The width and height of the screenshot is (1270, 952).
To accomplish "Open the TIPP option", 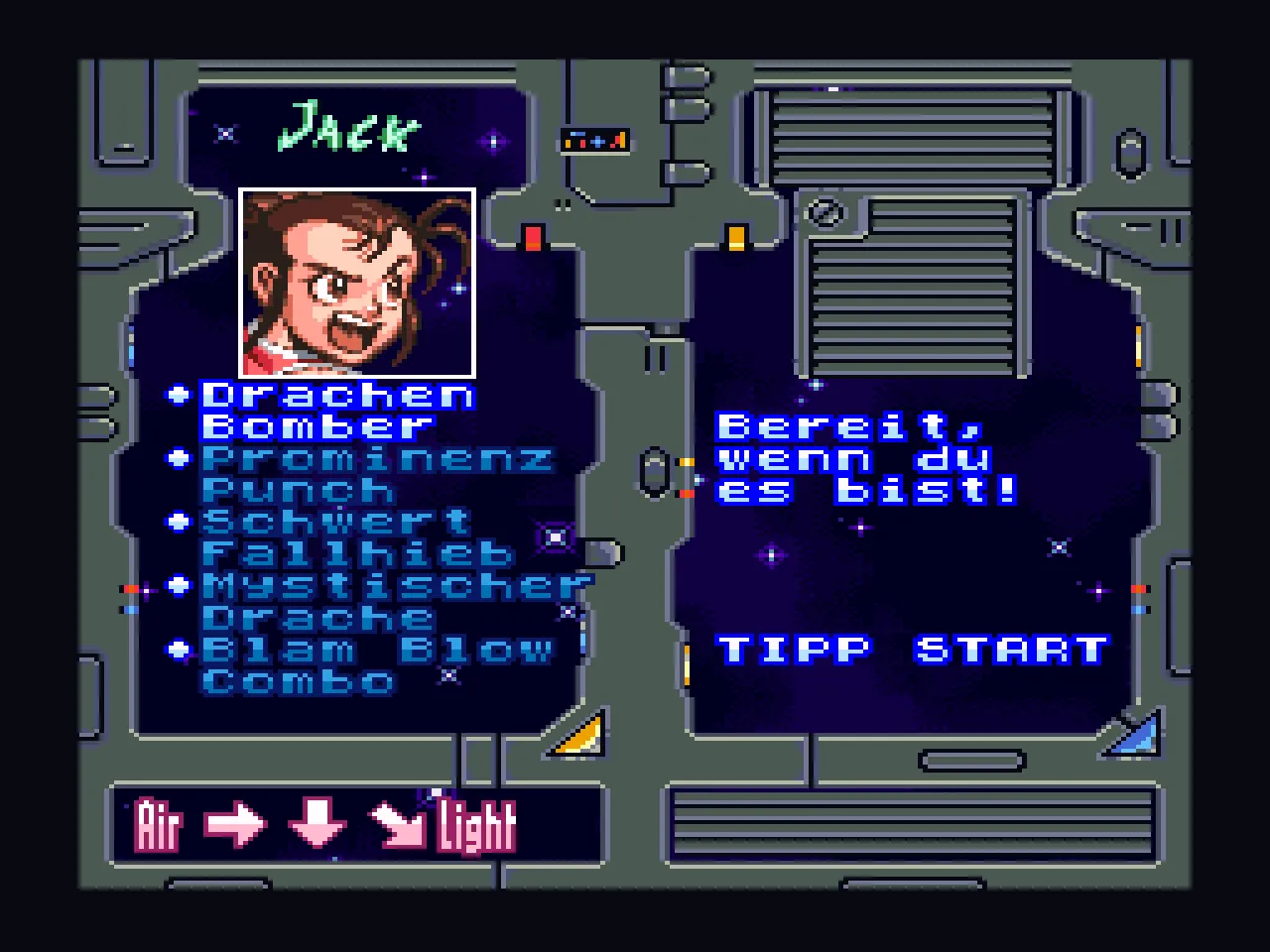I will pos(793,650).
